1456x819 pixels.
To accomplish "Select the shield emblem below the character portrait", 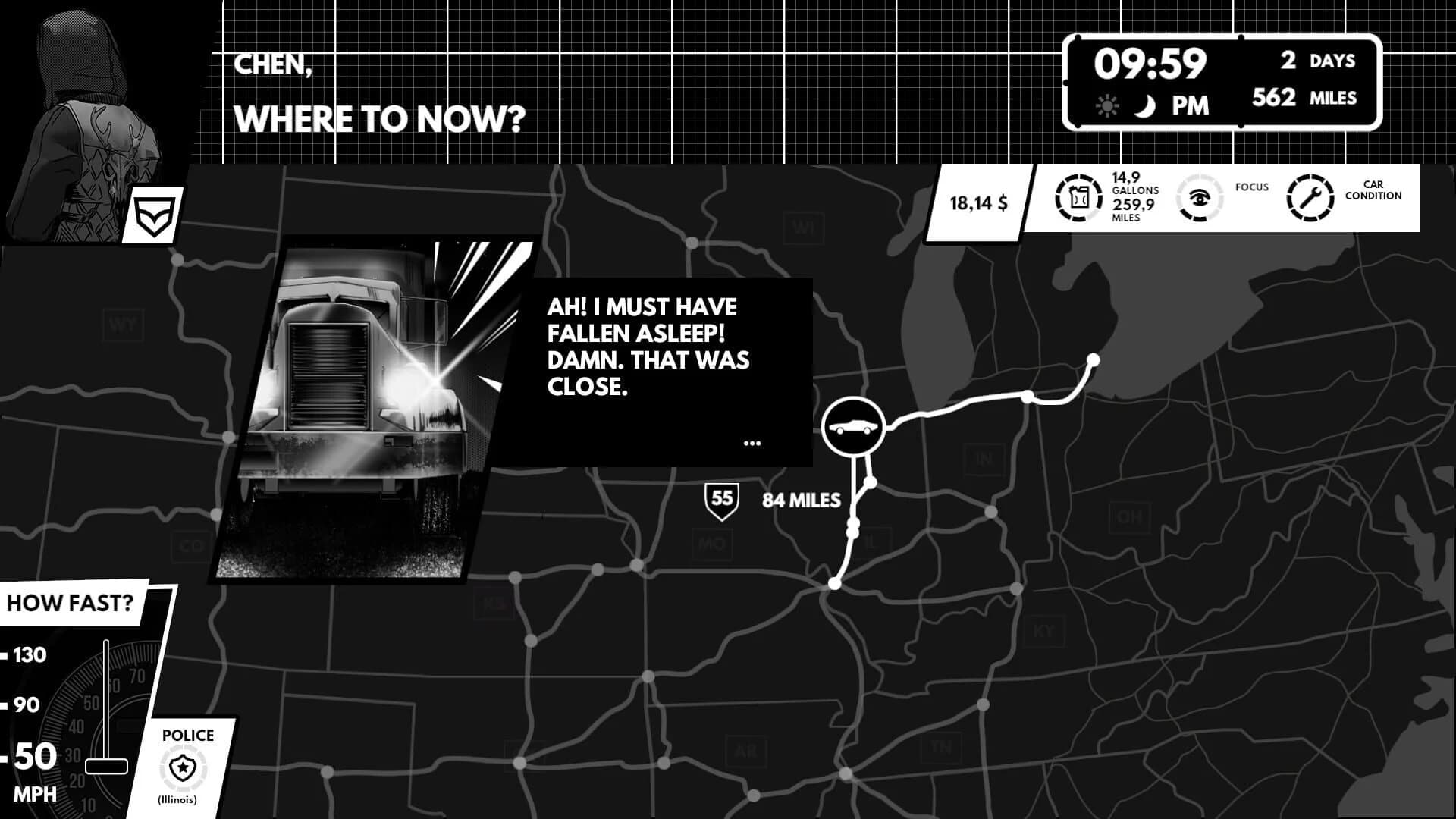I will [x=154, y=213].
